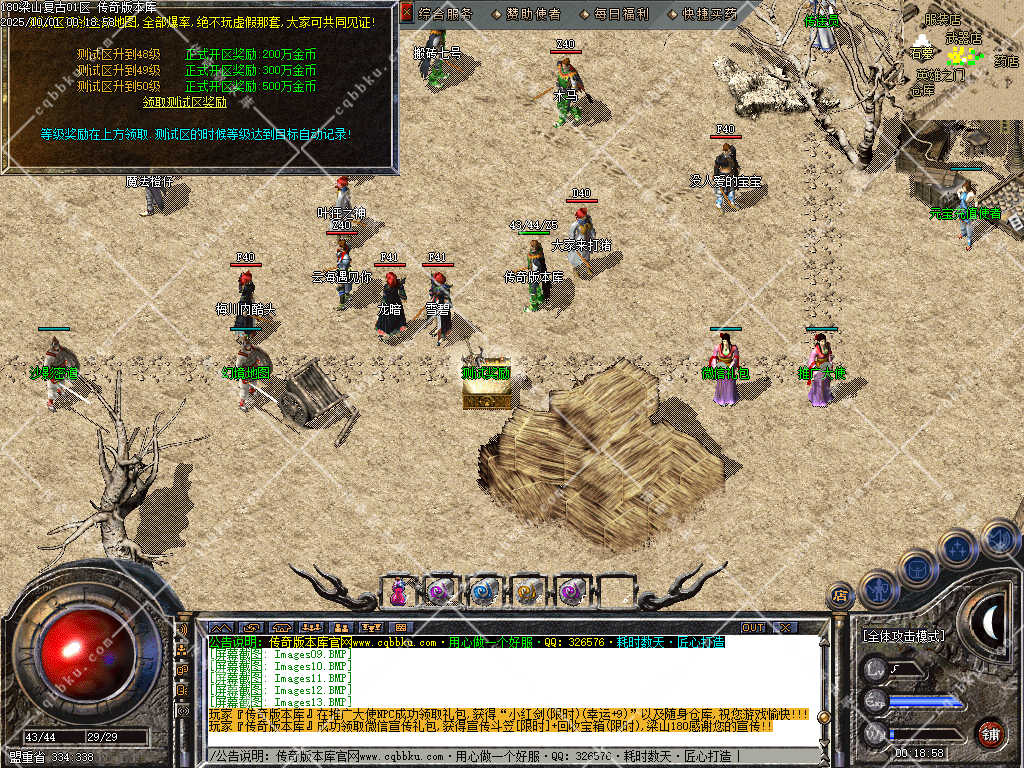Screen dimensions: 1024x768
Task: Open the 店 shop button
Action: (840, 597)
